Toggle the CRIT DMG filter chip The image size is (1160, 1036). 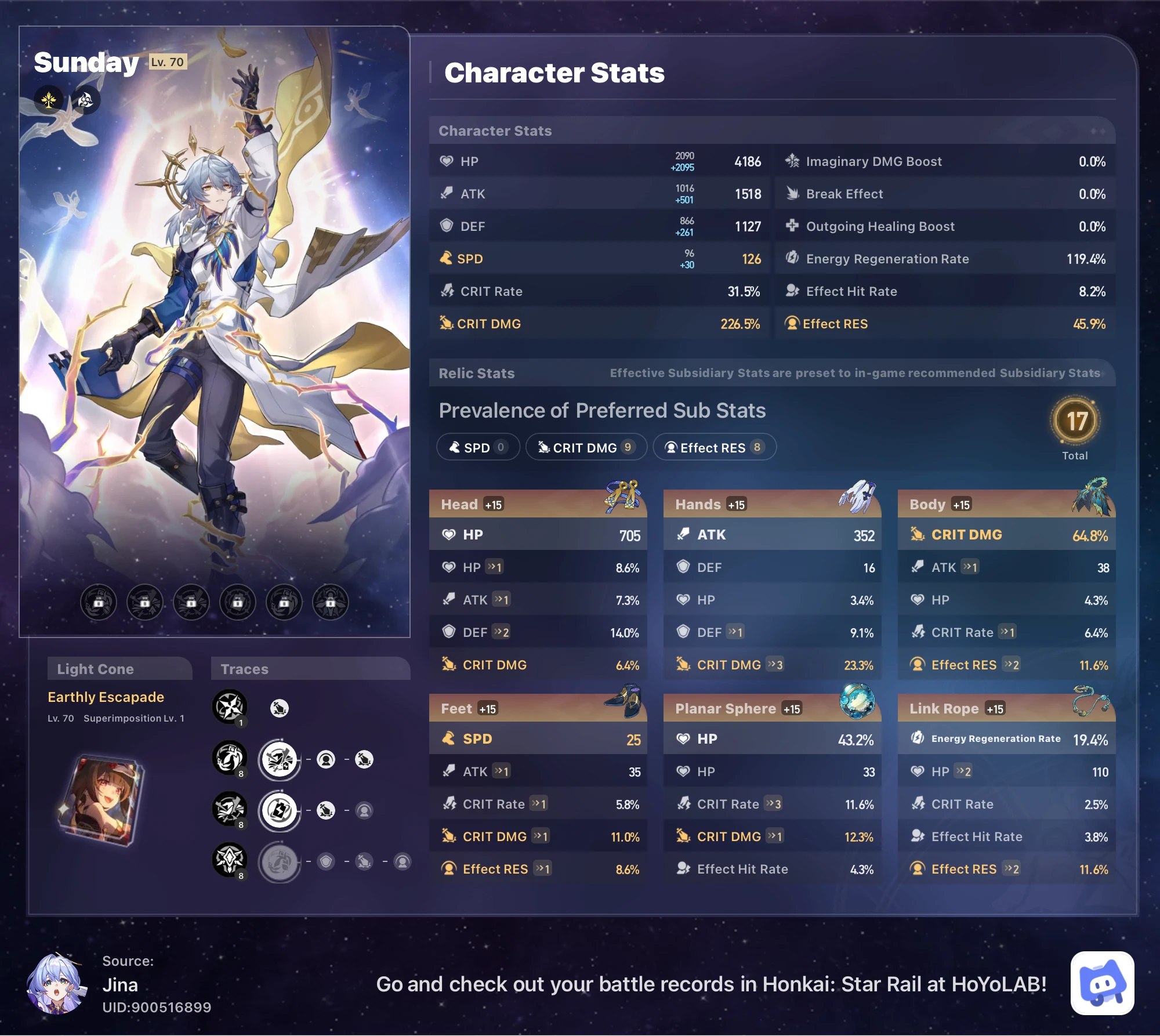point(586,447)
